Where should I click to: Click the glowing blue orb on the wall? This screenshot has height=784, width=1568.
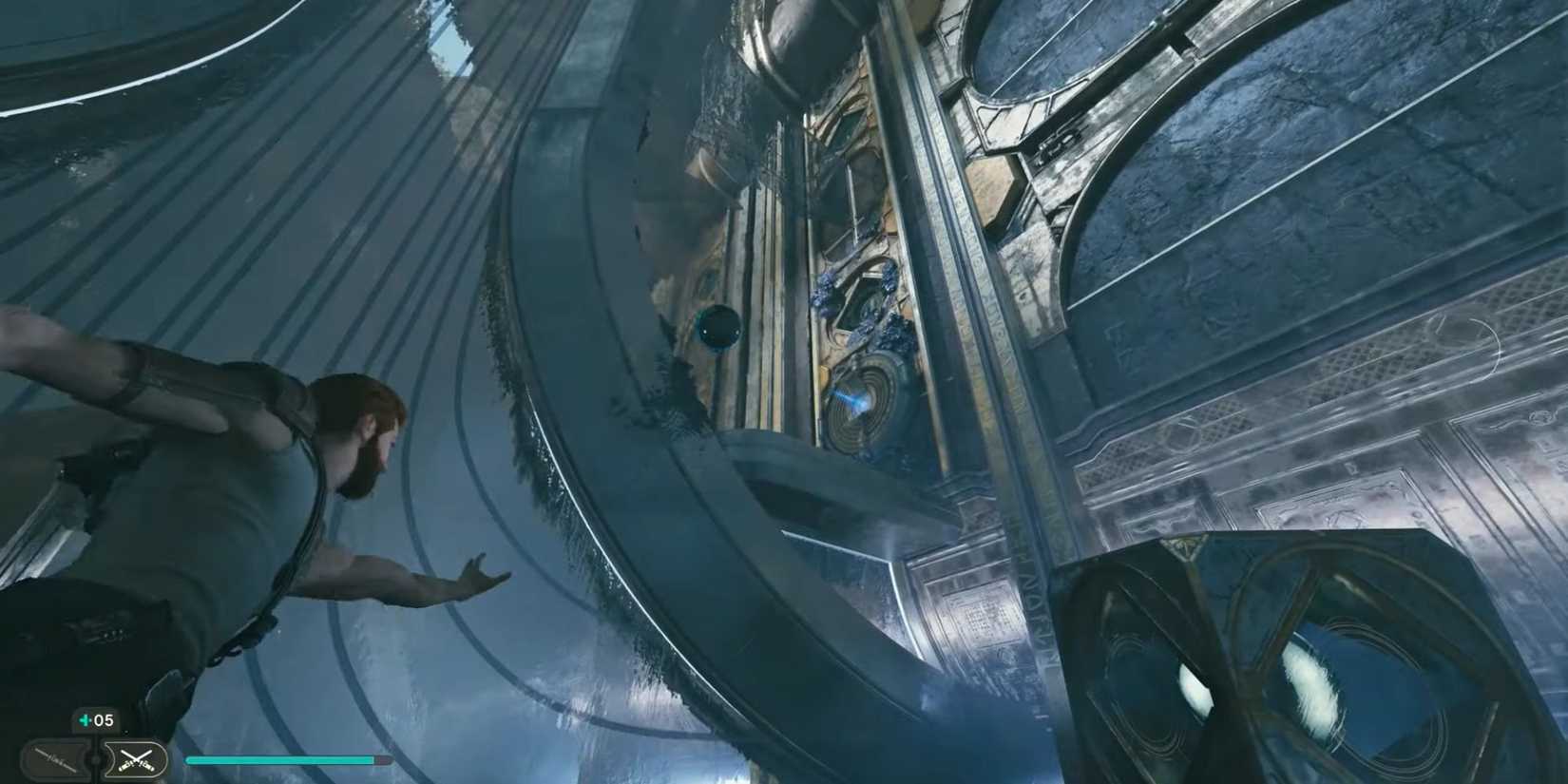[720, 328]
